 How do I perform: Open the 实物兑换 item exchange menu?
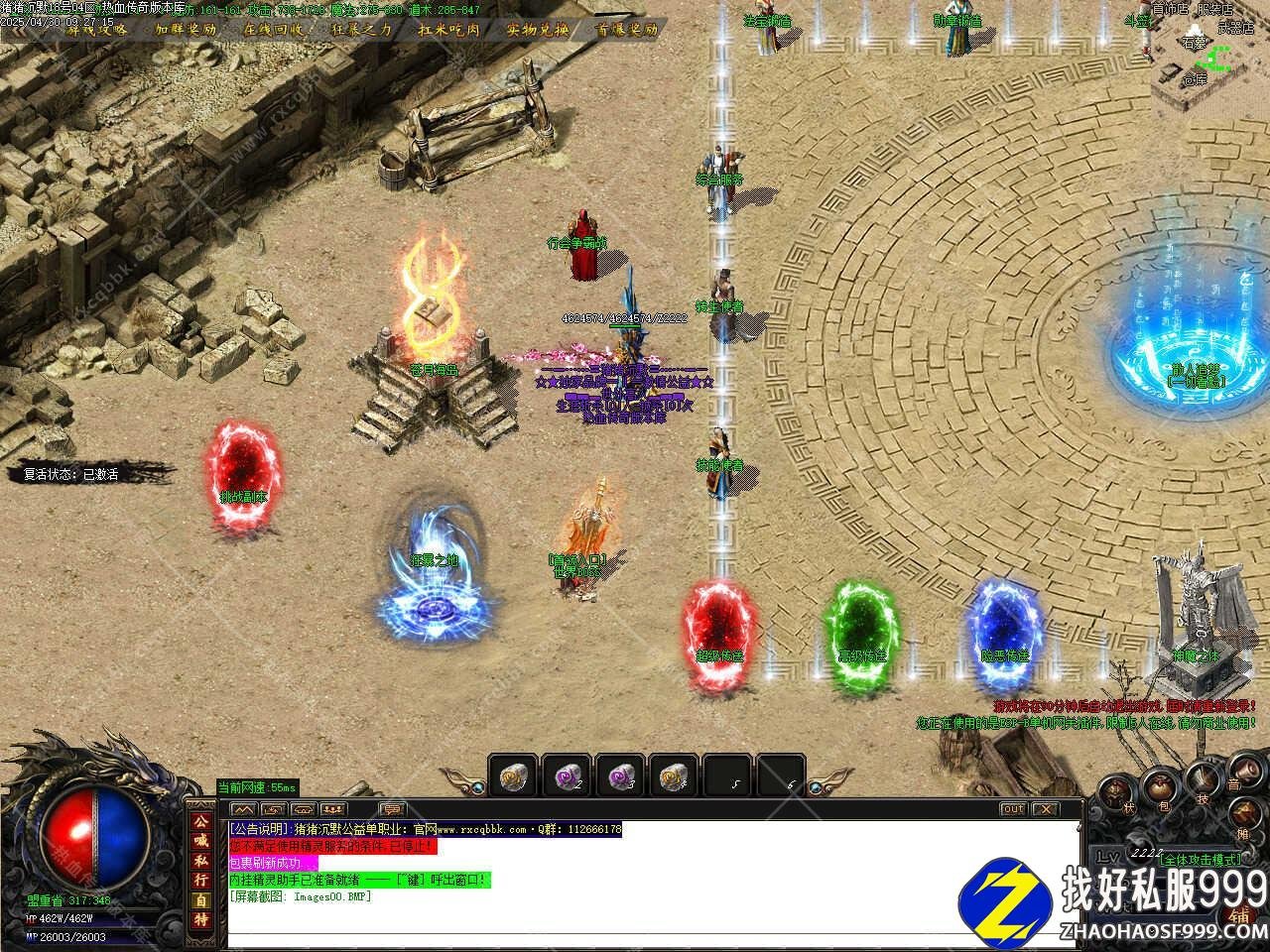coord(538,29)
